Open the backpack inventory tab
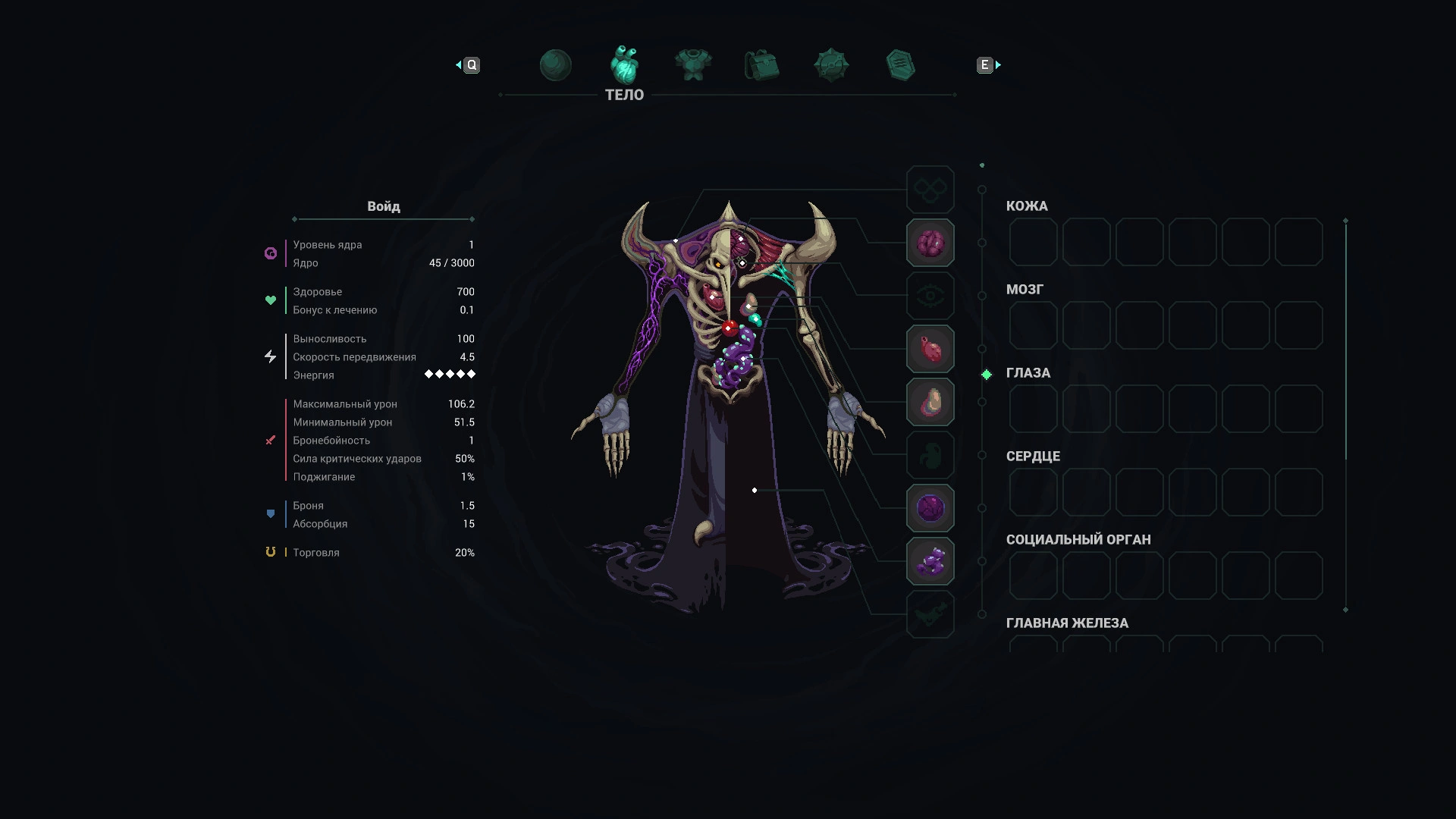1456x819 pixels. [x=762, y=65]
